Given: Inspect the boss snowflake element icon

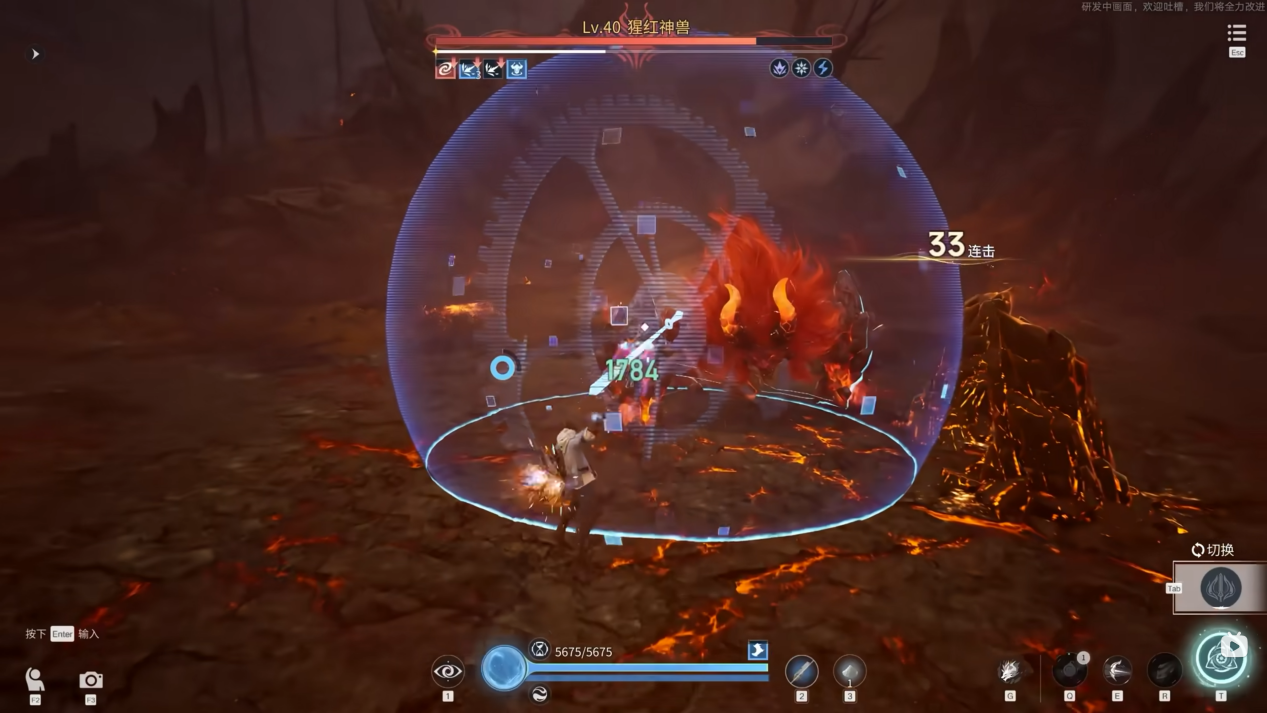Looking at the screenshot, I should pyautogui.click(x=801, y=68).
